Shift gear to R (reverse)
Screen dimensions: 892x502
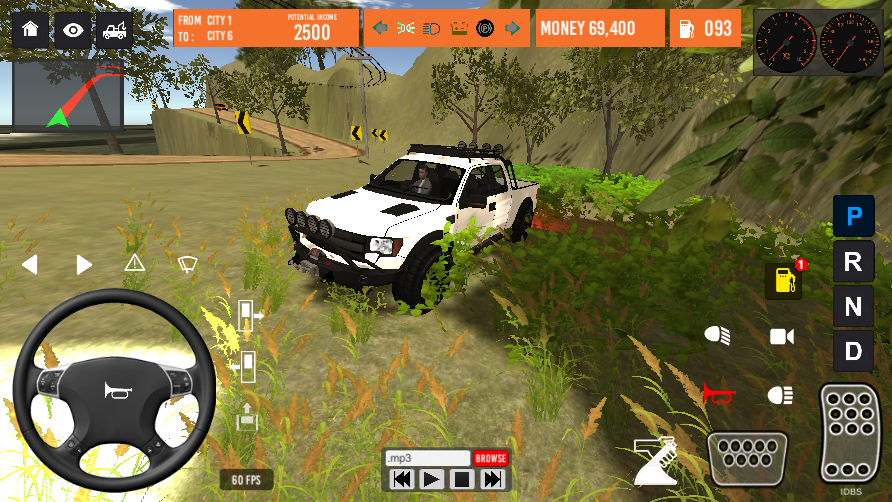[x=853, y=262]
